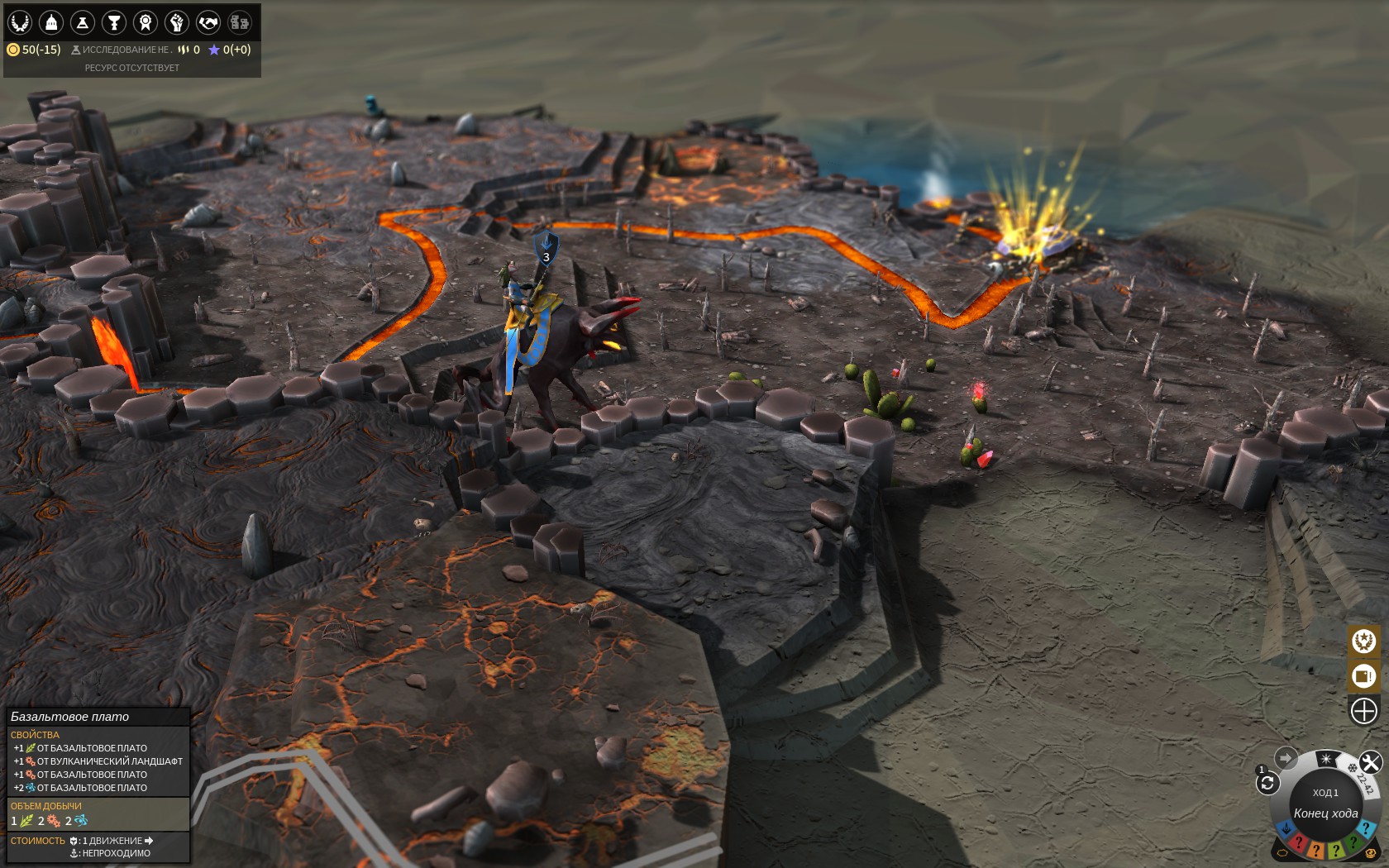The height and width of the screenshot is (868, 1389).
Task: Open the season indicator showing 22-42
Action: [1364, 783]
